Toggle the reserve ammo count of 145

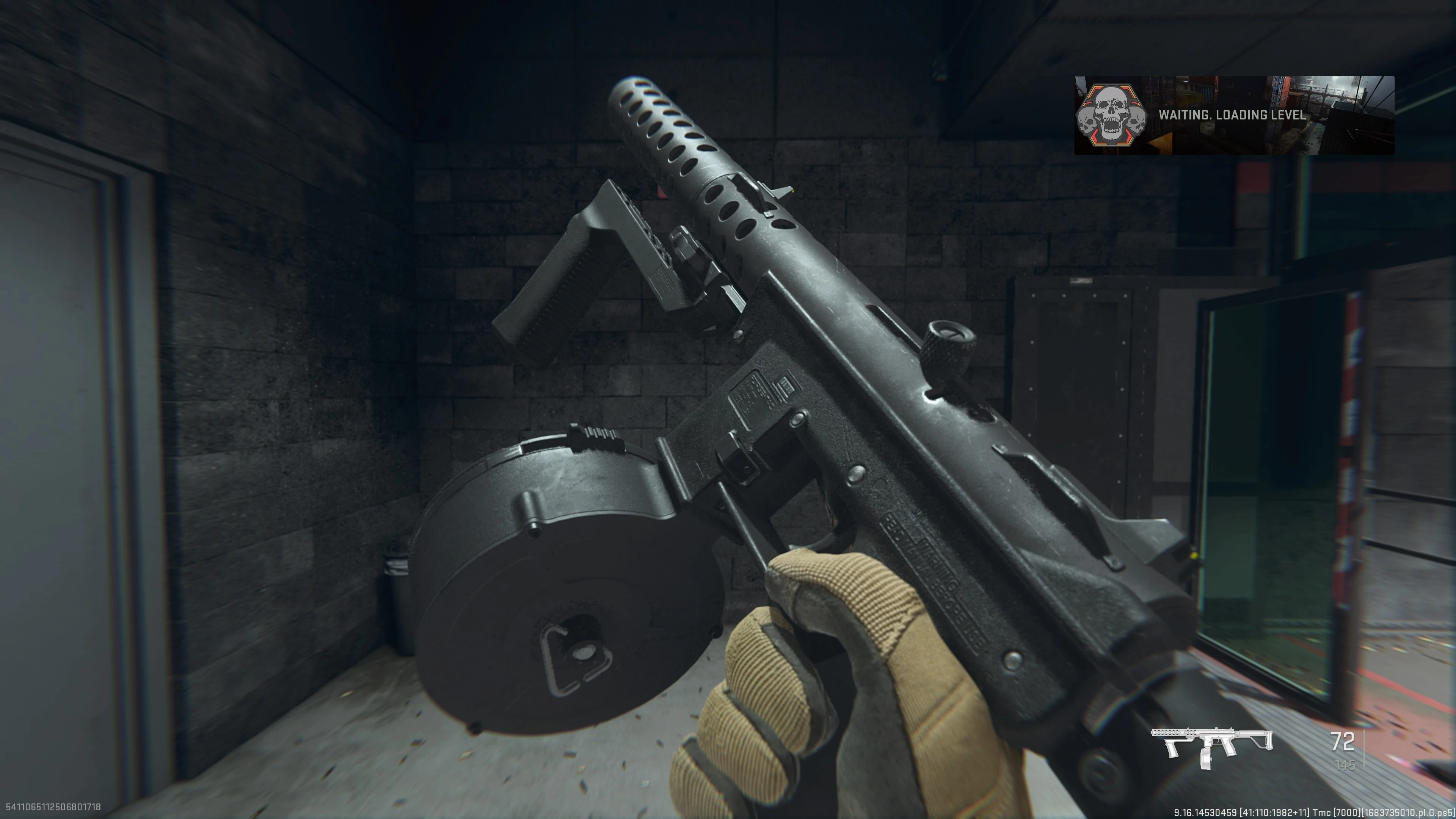click(1345, 764)
